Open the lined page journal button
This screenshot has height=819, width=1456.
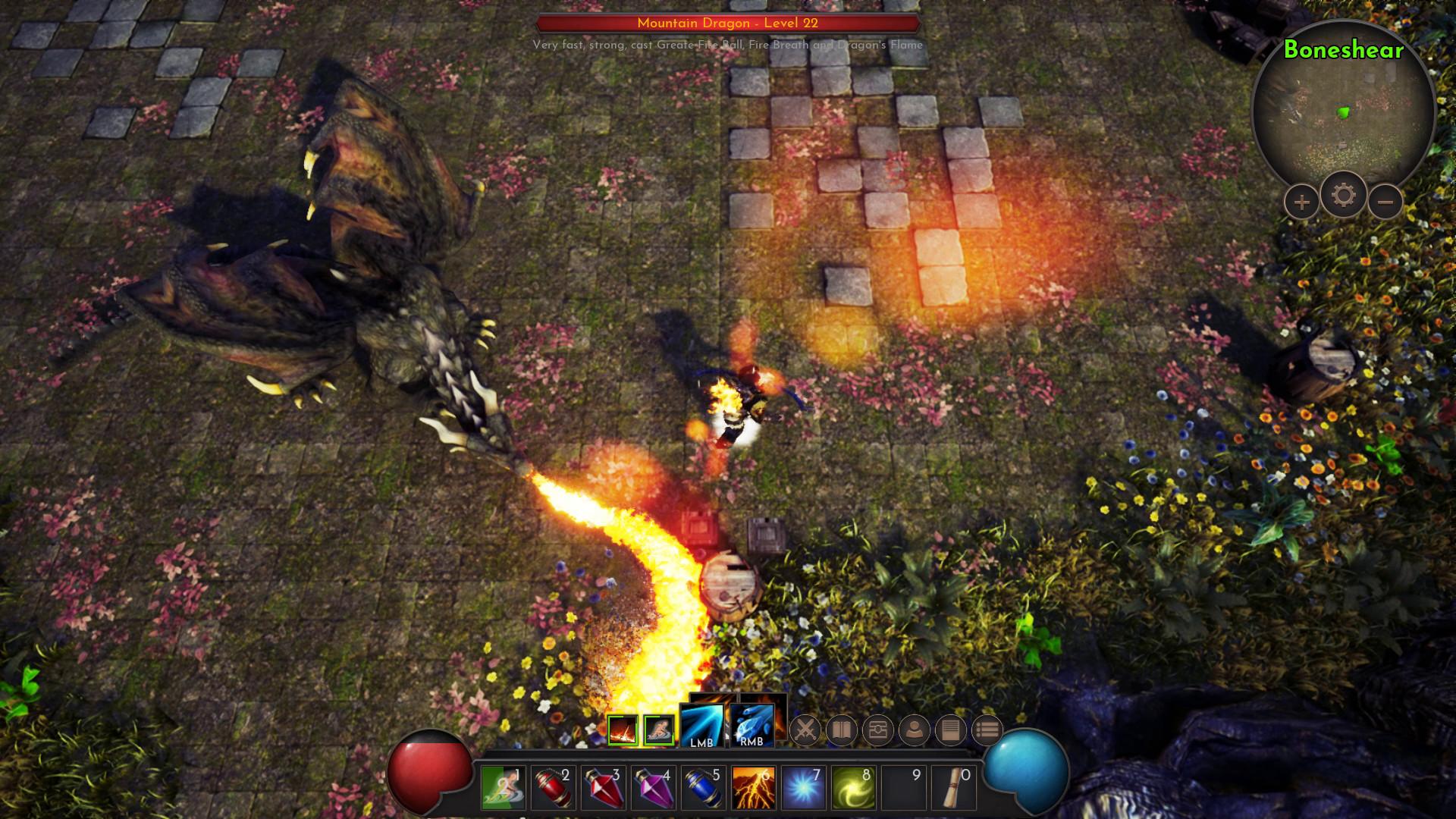click(951, 730)
